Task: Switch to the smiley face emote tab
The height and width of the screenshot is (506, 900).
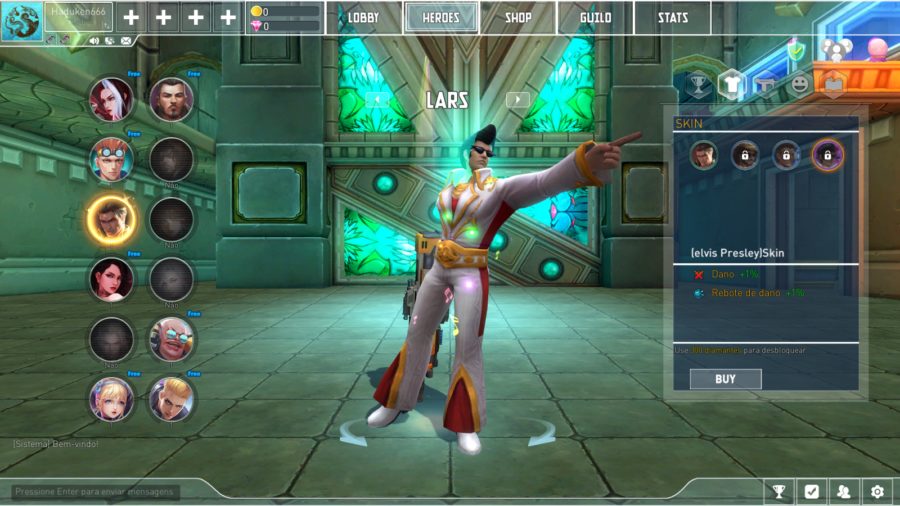Action: 799,85
